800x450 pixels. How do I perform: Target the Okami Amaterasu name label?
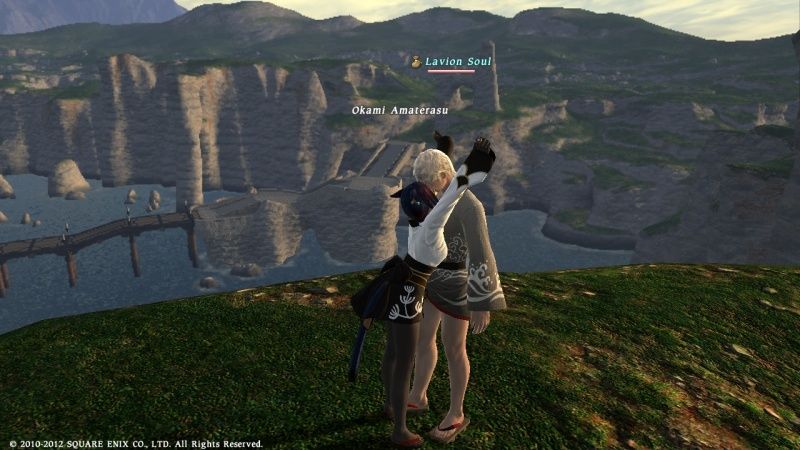point(397,110)
